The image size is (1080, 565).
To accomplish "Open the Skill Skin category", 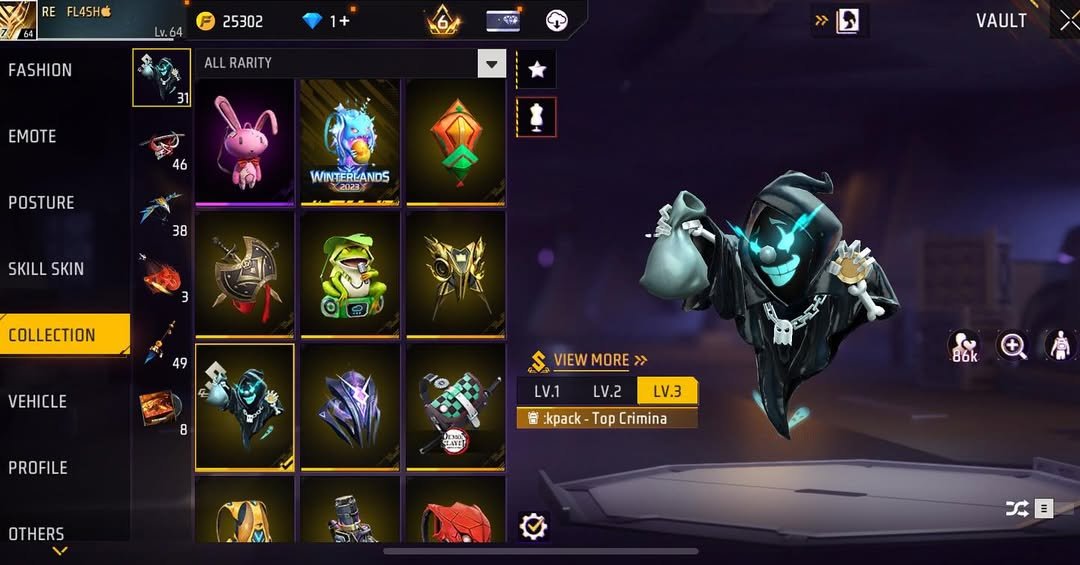I will [46, 269].
